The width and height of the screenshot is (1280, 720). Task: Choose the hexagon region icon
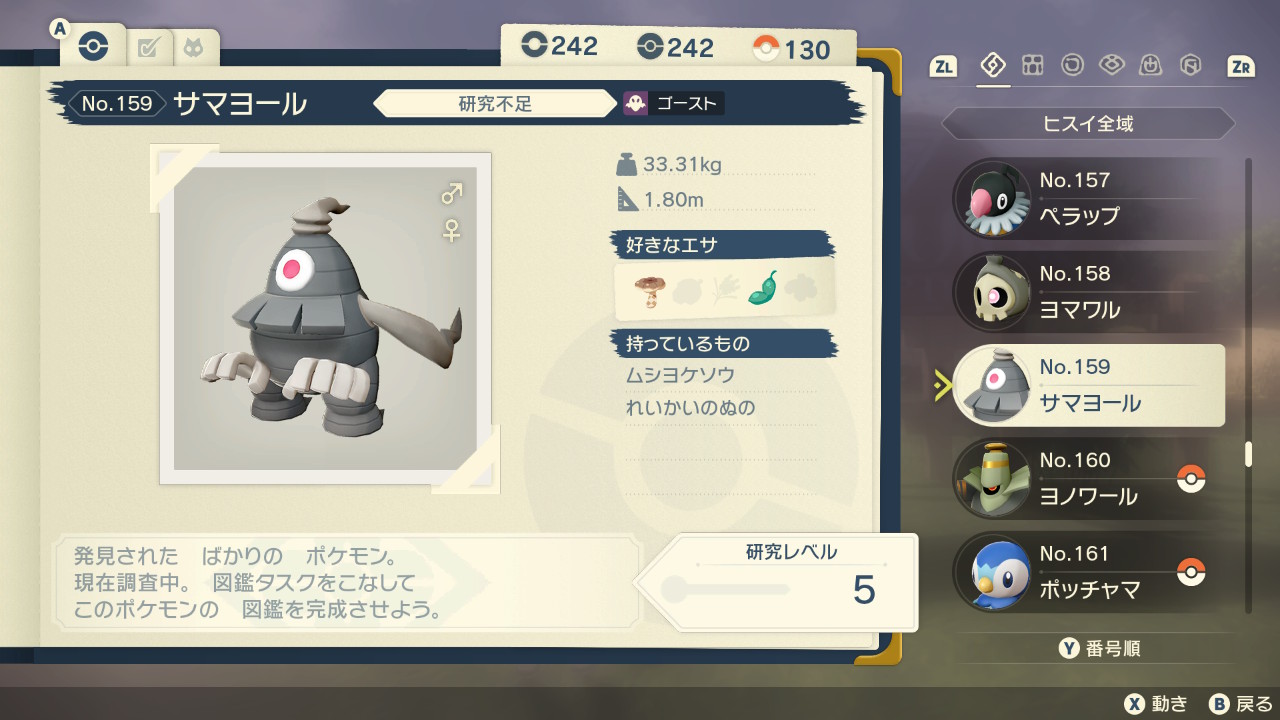[x=1190, y=66]
